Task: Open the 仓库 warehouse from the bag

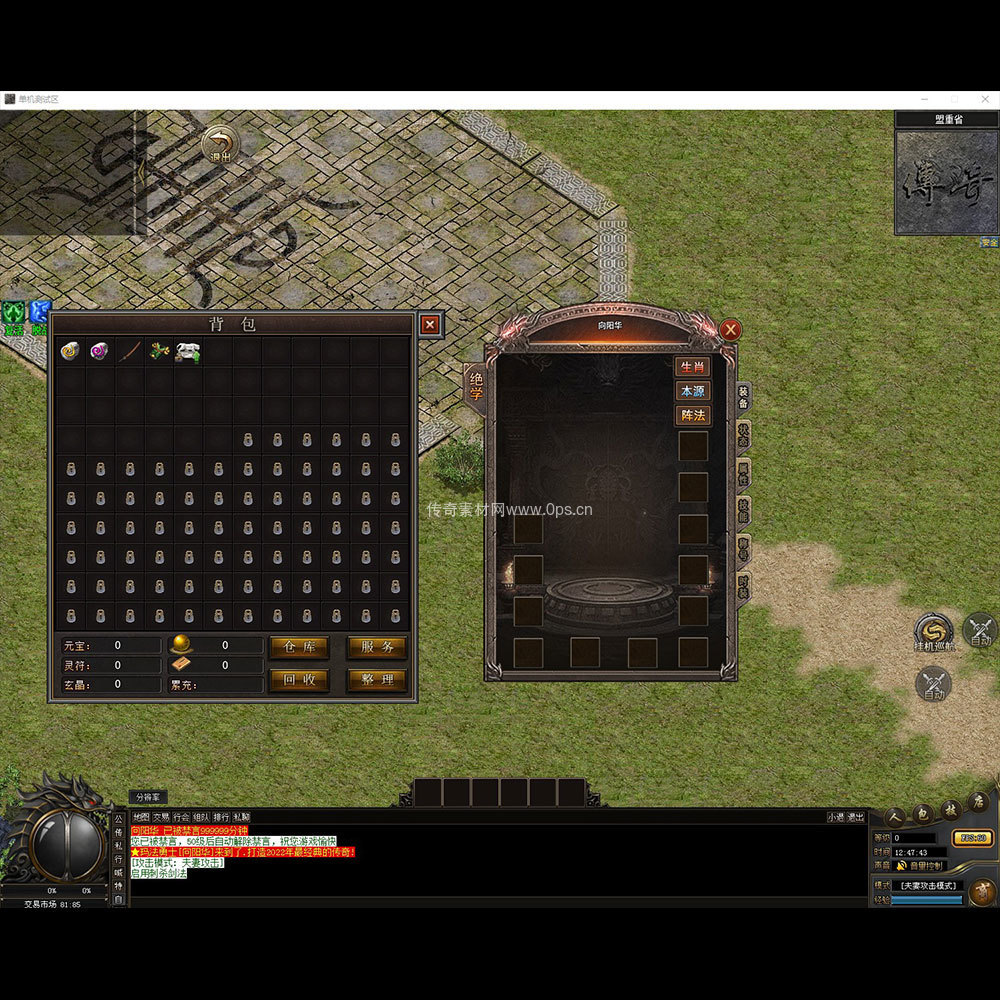Action: (x=299, y=647)
